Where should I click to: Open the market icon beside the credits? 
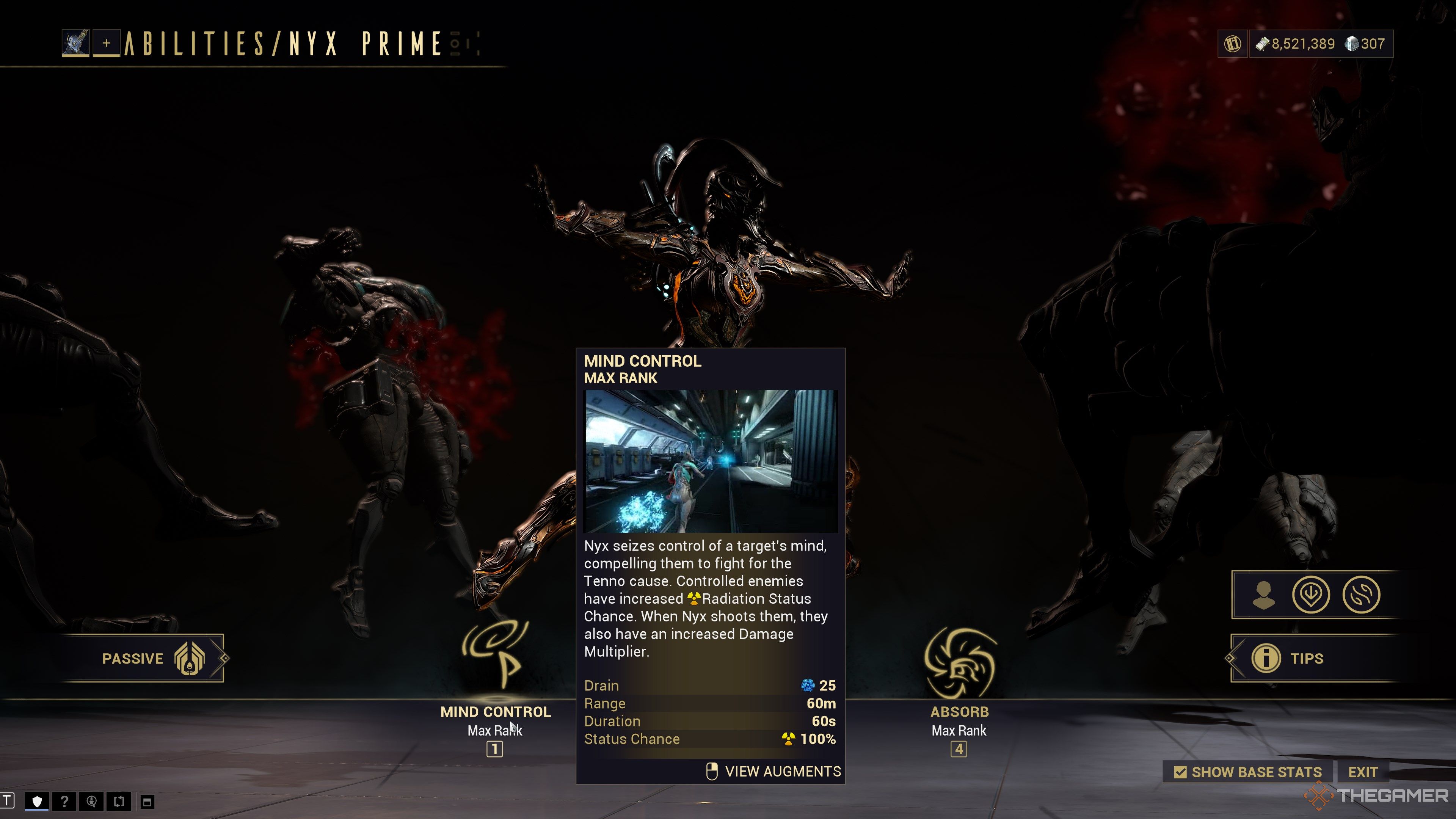point(1232,44)
